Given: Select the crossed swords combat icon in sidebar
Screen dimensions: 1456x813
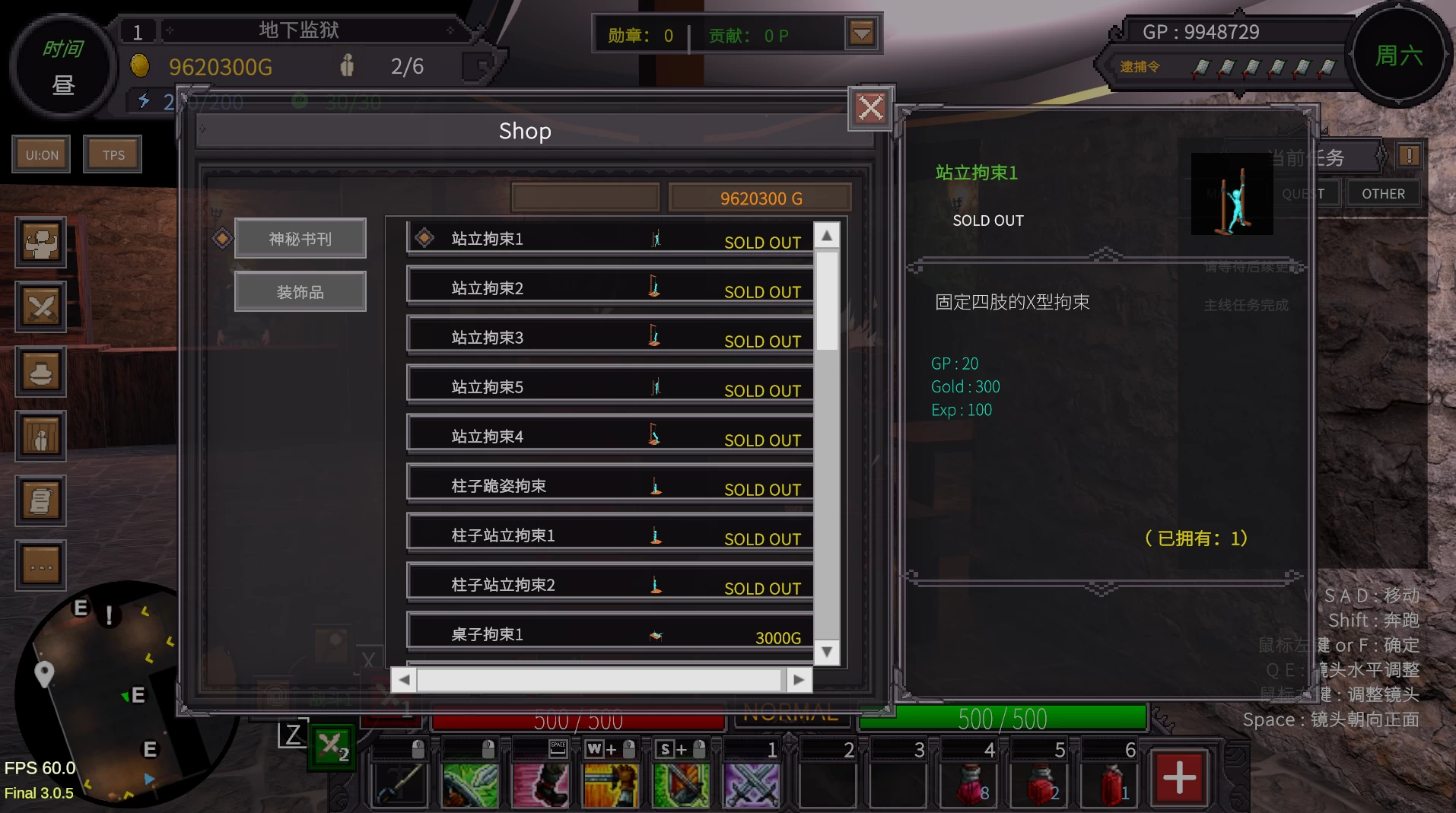Looking at the screenshot, I should tap(40, 306).
